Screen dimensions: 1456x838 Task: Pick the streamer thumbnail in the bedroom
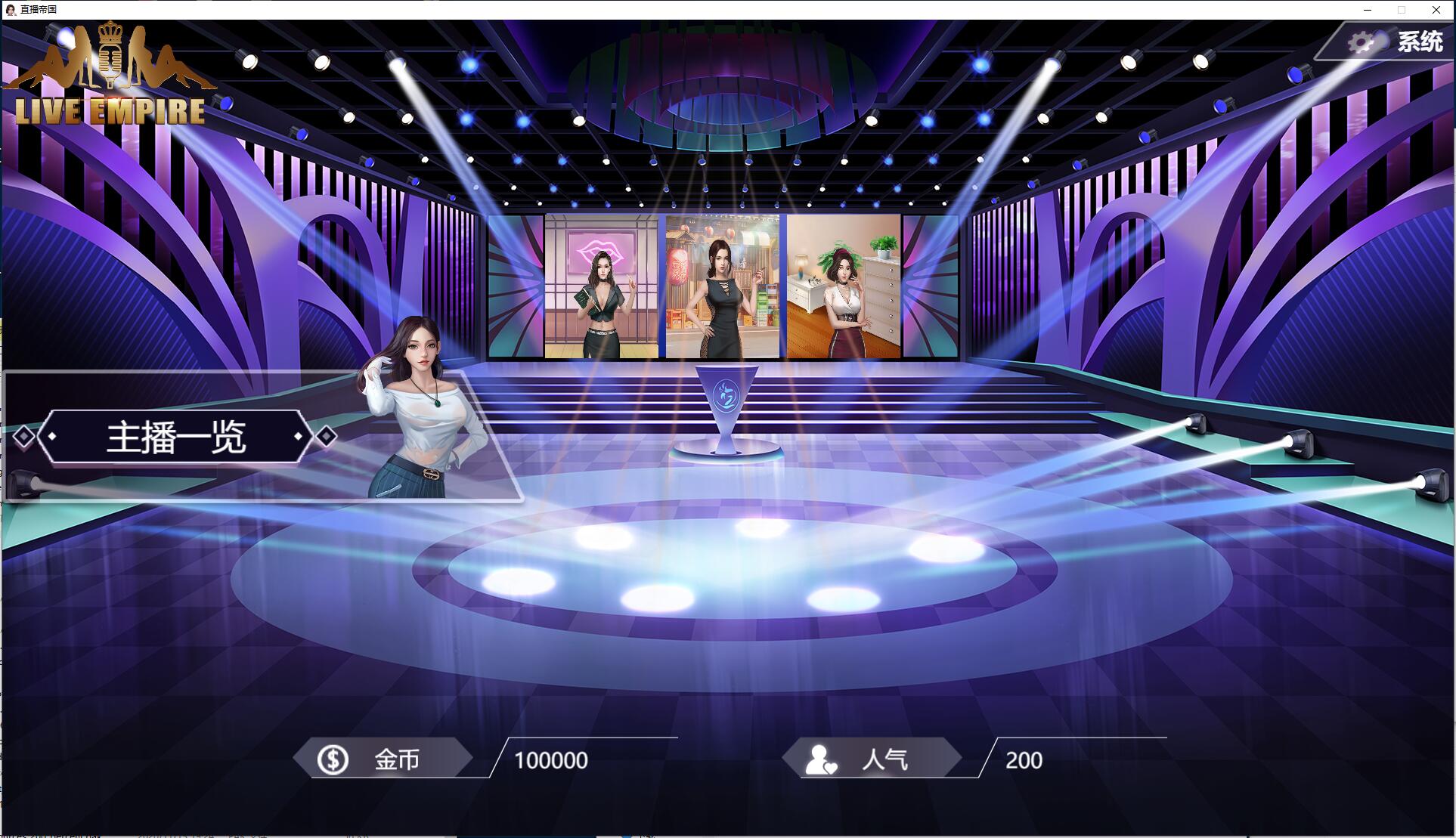843,286
